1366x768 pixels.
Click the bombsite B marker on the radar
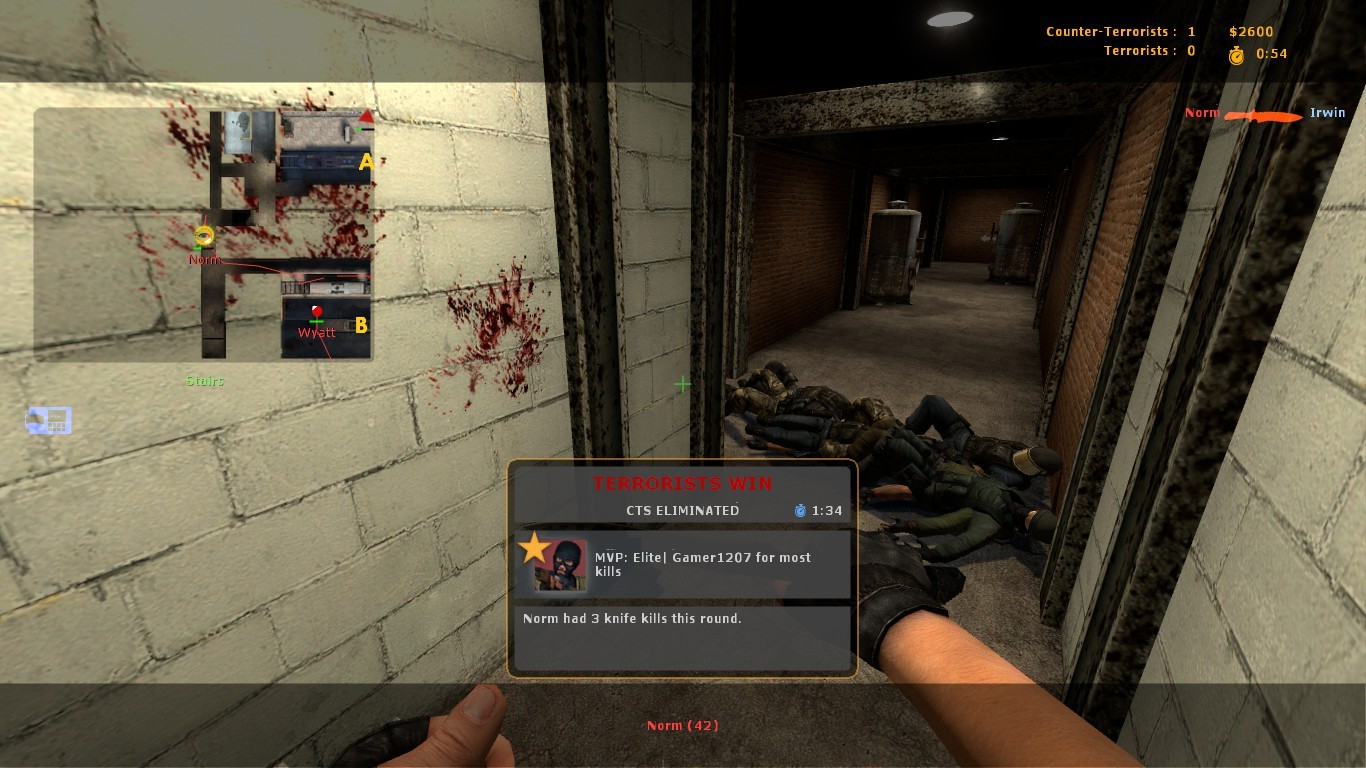[361, 325]
